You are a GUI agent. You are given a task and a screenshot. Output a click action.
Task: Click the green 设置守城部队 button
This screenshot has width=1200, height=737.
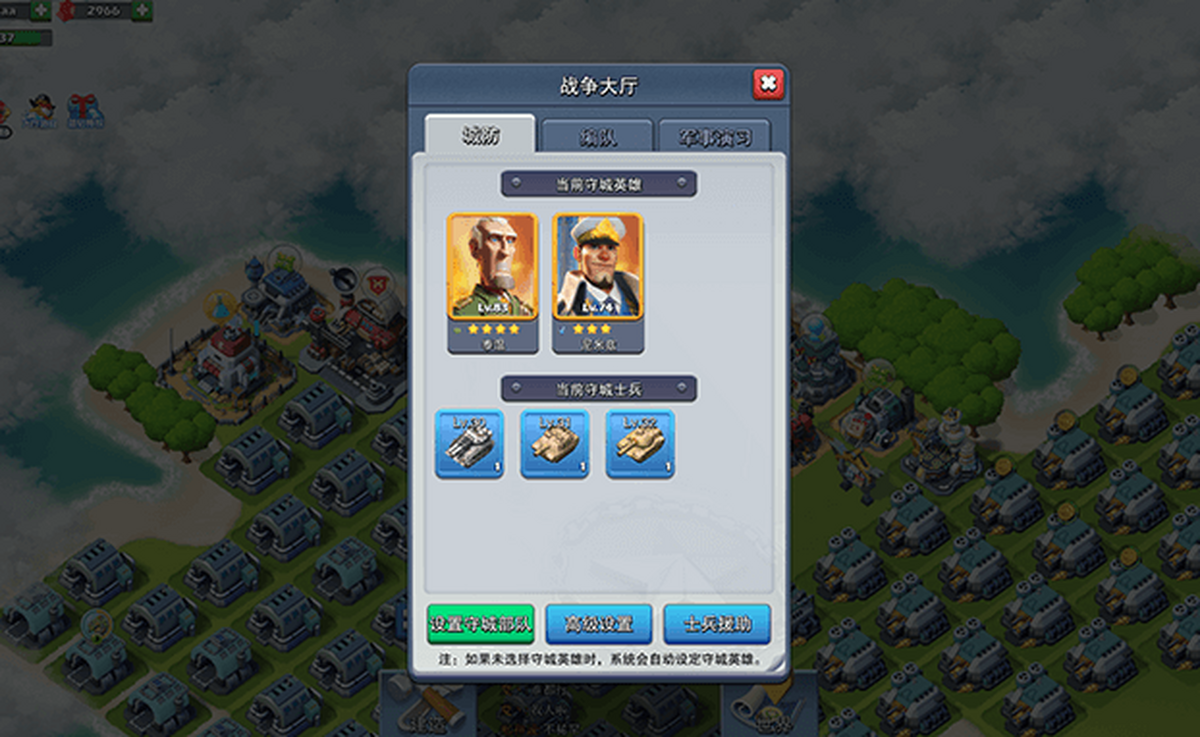pyautogui.click(x=480, y=624)
